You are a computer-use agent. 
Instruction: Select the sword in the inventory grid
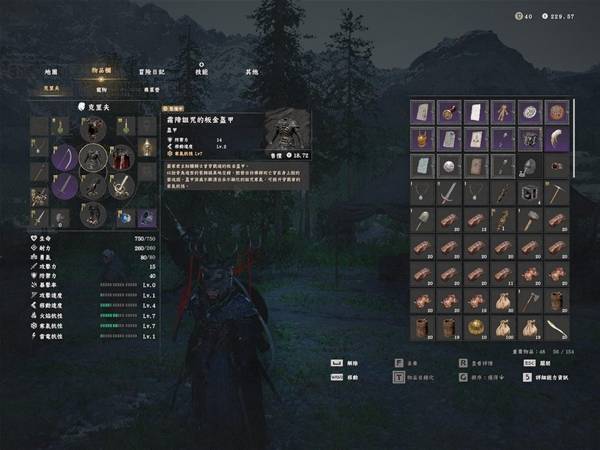[449, 192]
